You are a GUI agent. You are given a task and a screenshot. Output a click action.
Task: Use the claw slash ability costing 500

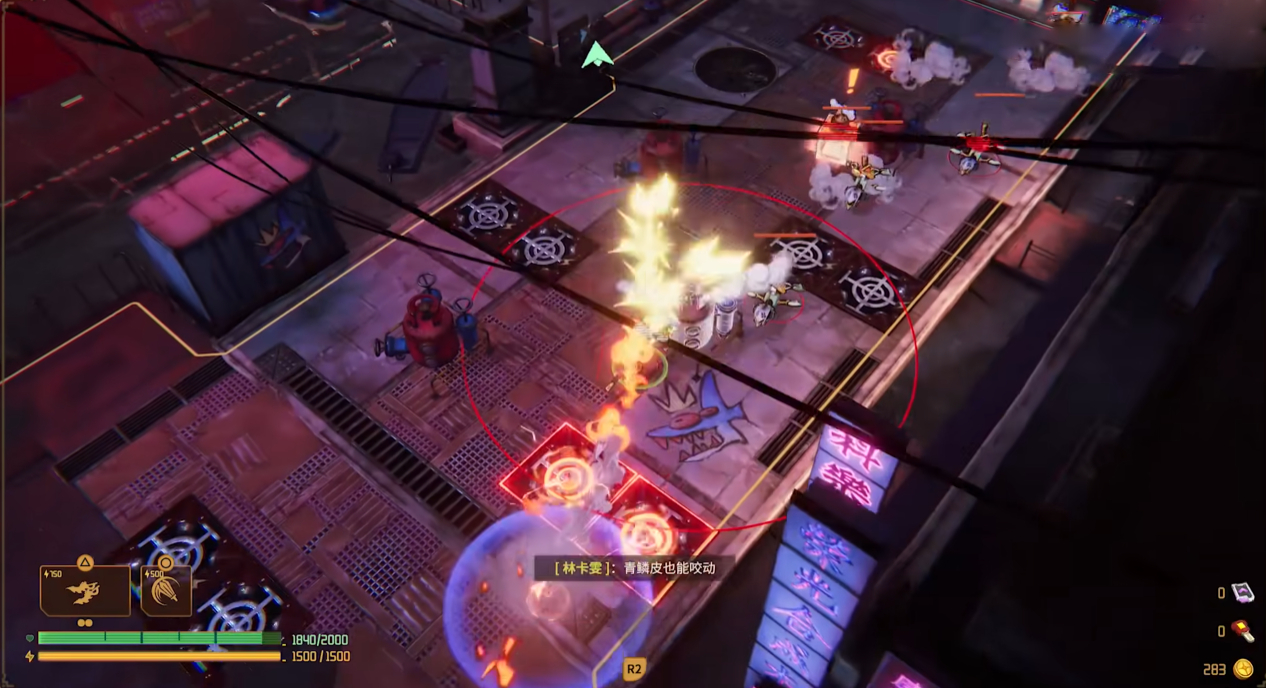click(x=166, y=591)
